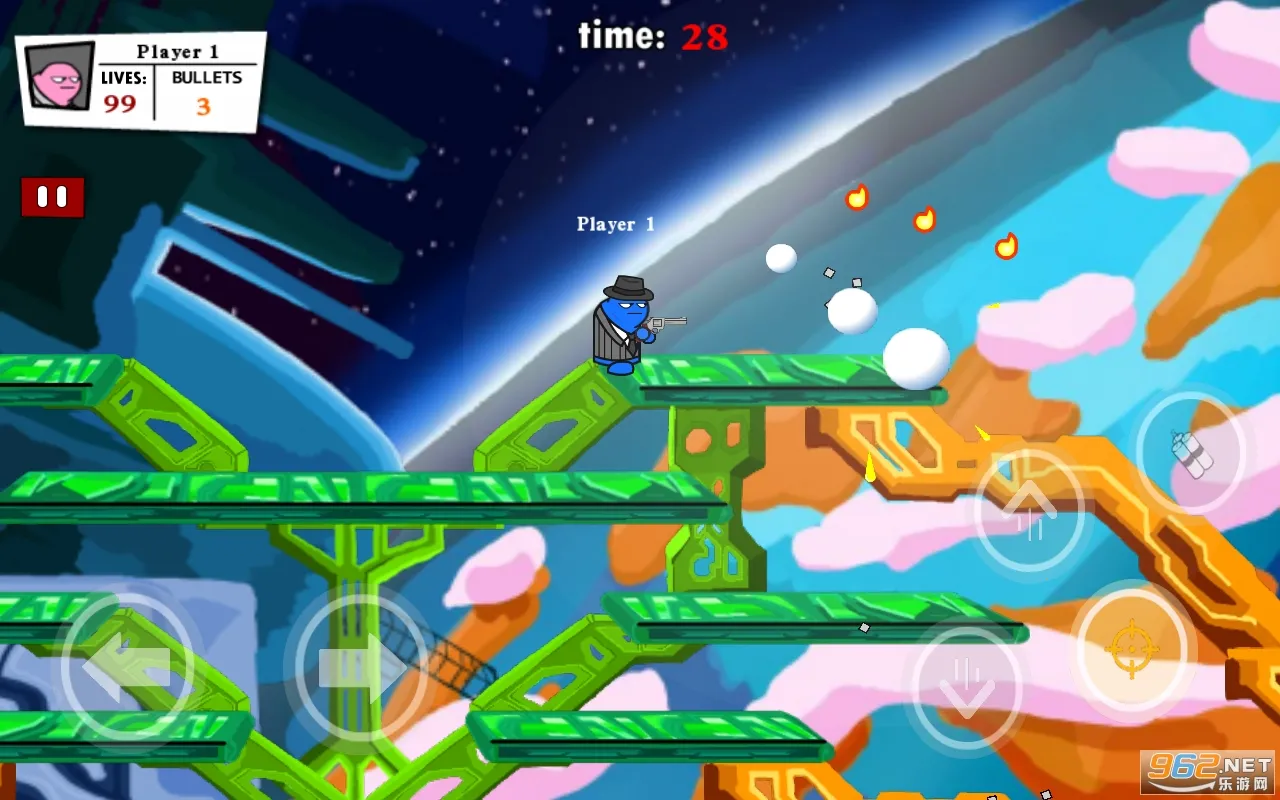Click the large snowball near the platform edge

(x=915, y=358)
